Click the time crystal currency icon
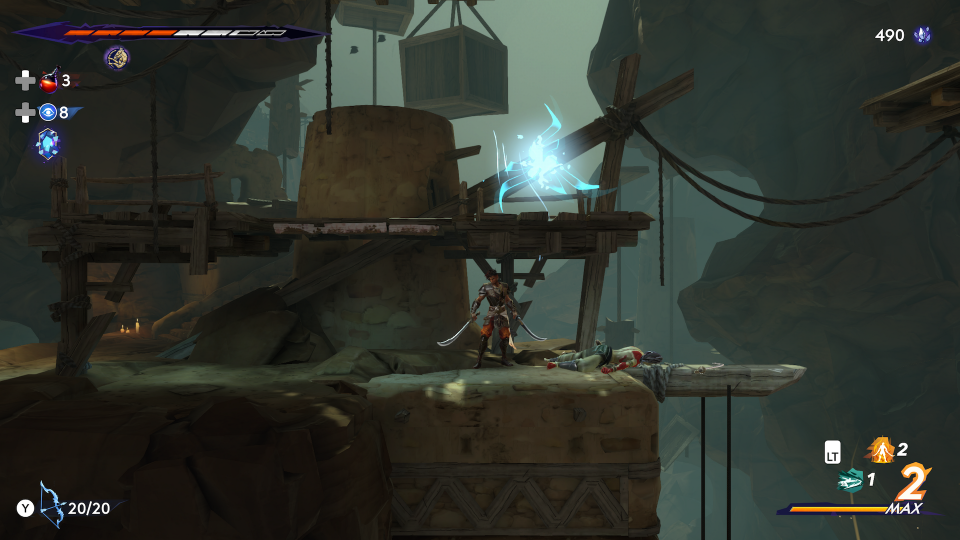 pyautogui.click(x=922, y=36)
